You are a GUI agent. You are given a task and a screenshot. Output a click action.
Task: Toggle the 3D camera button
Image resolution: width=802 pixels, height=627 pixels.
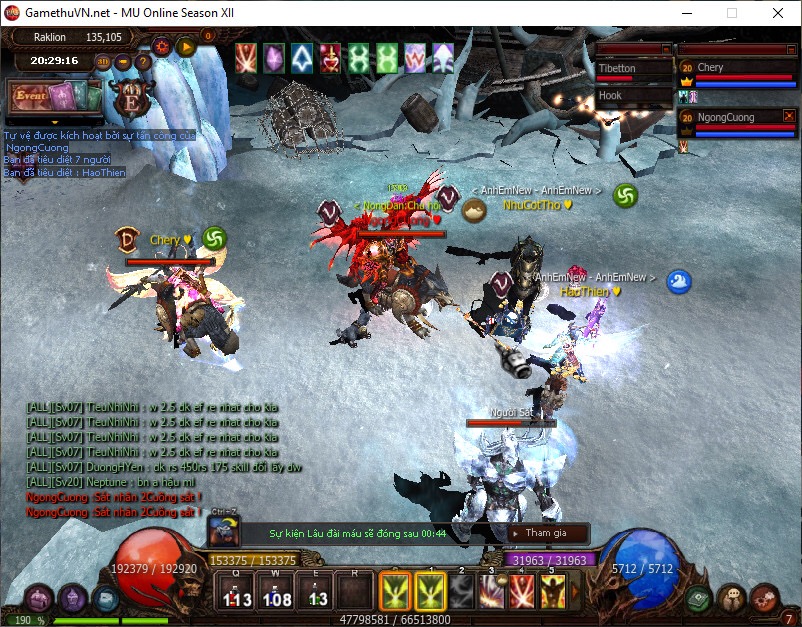click(102, 62)
